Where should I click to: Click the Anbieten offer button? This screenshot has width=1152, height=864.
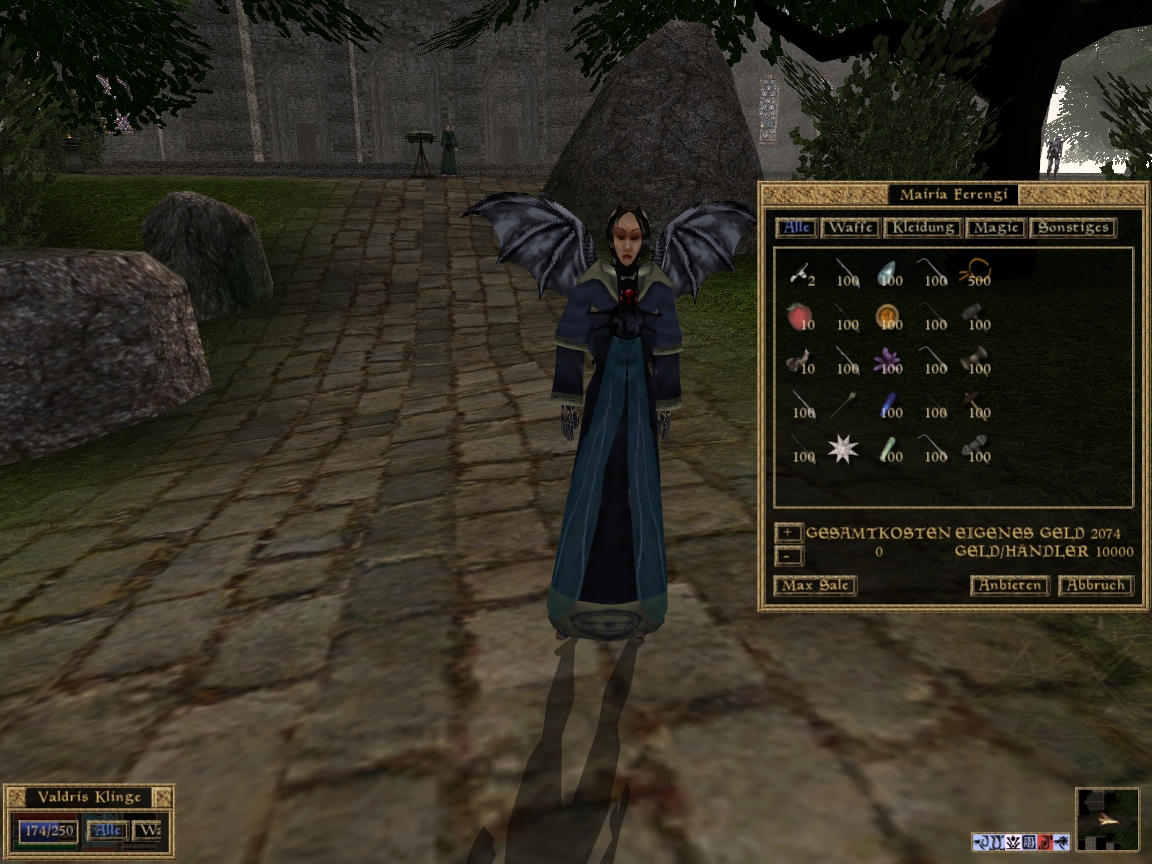1009,586
